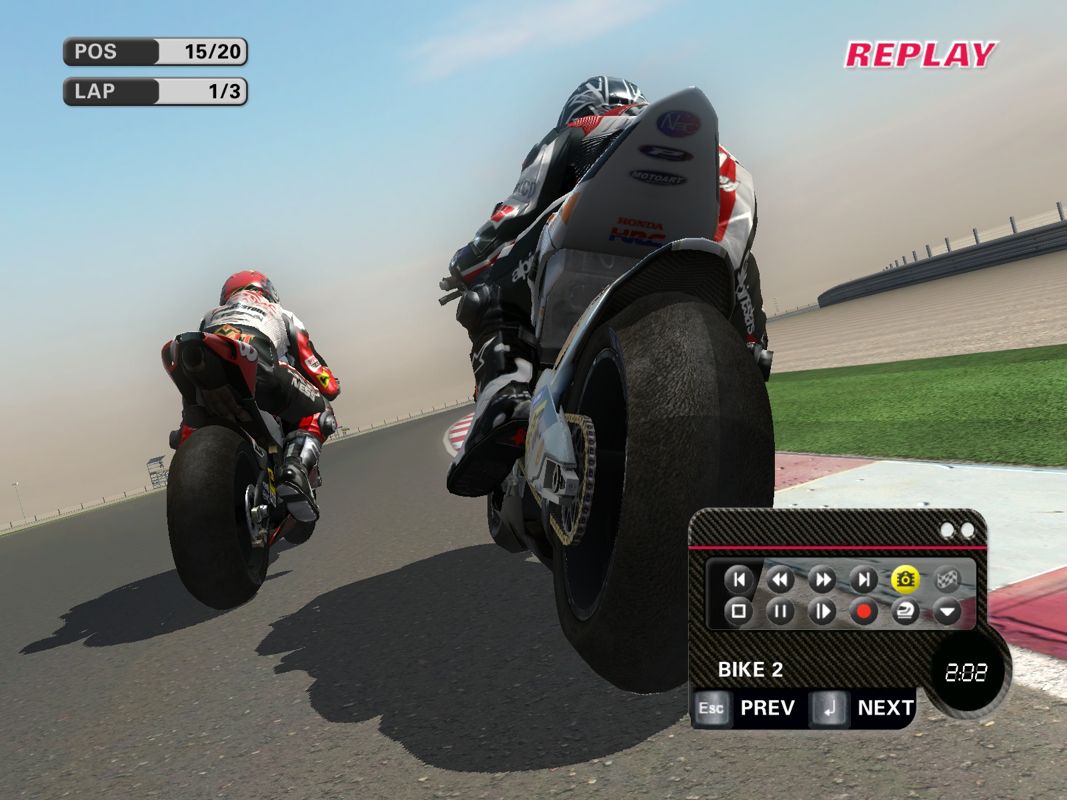Image resolution: width=1067 pixels, height=800 pixels.
Task: Click the checkered flag button
Action: [x=947, y=579]
